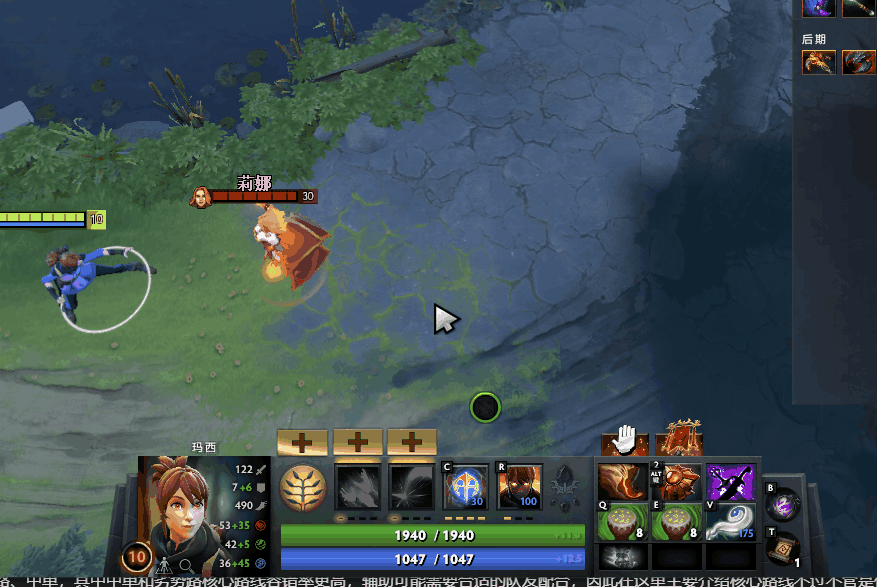Pick the golden item under 后期 heading

818,62
